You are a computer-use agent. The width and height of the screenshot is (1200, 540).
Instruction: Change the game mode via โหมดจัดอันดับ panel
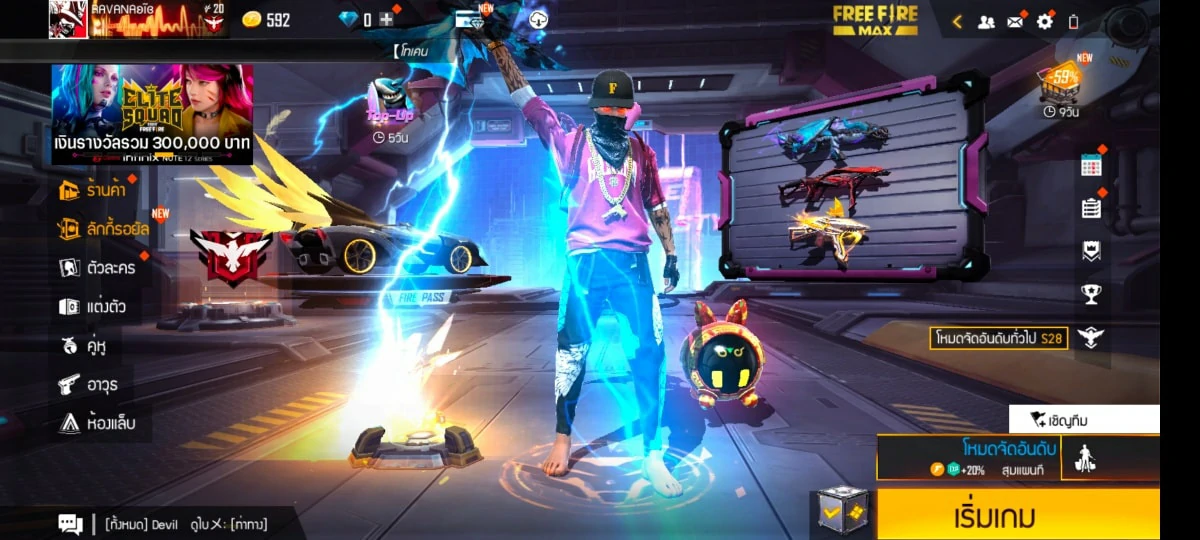968,457
